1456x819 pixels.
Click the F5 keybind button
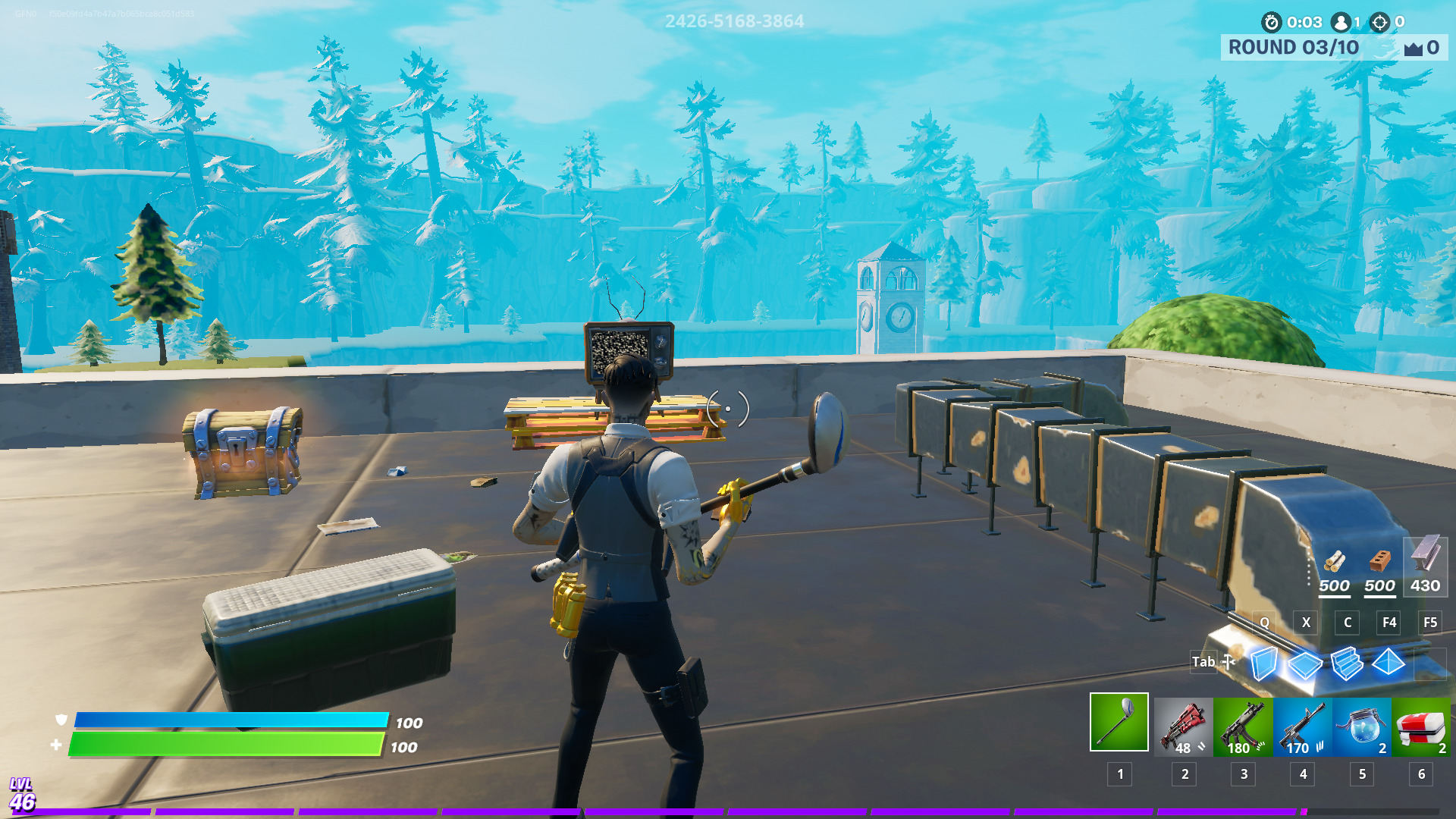pyautogui.click(x=1430, y=623)
